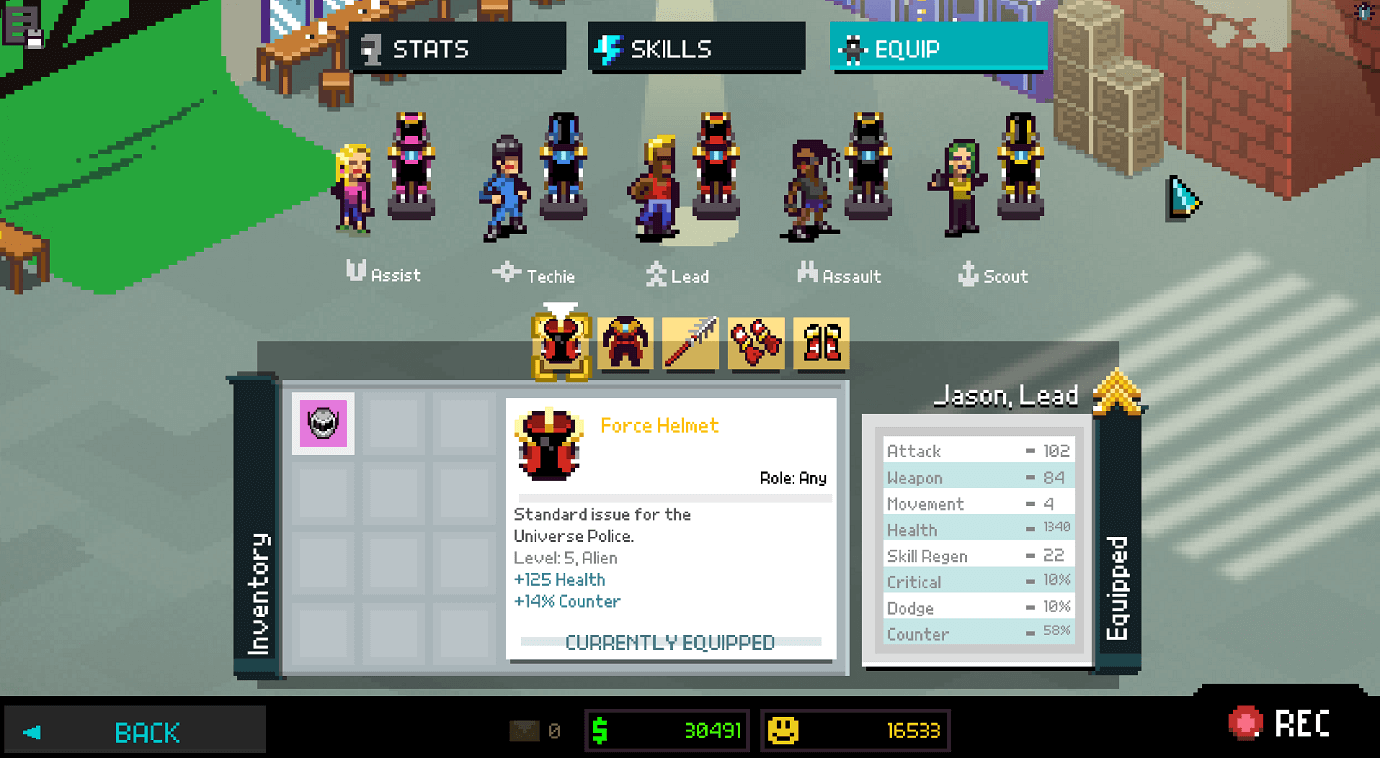Select the EQUIP tab

(936, 47)
